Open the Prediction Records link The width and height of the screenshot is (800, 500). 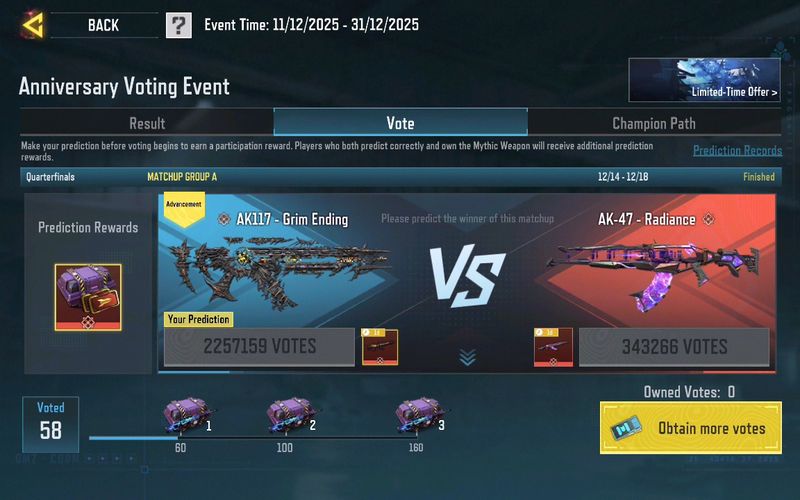pyautogui.click(x=737, y=151)
